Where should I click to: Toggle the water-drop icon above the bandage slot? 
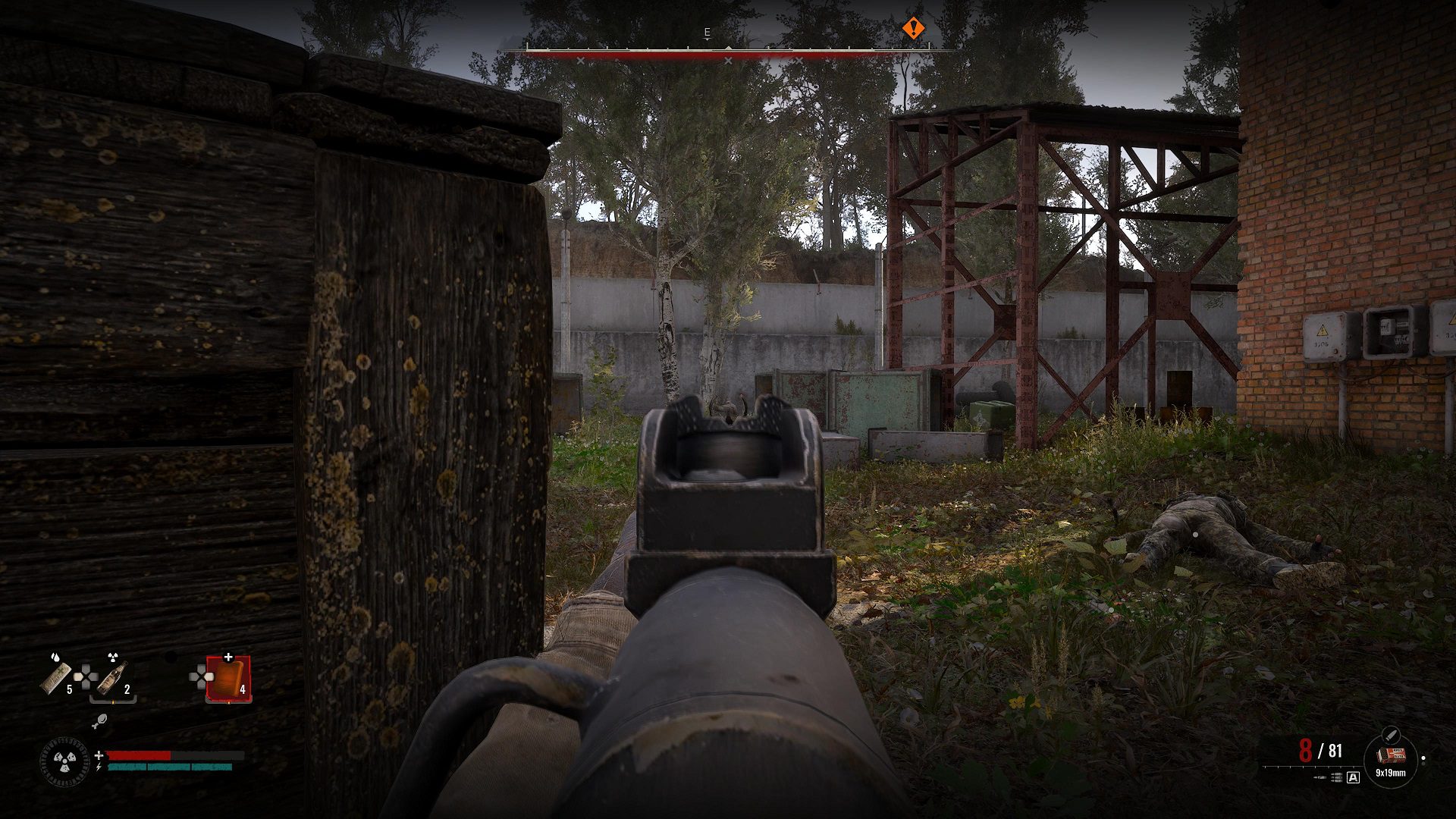55,657
